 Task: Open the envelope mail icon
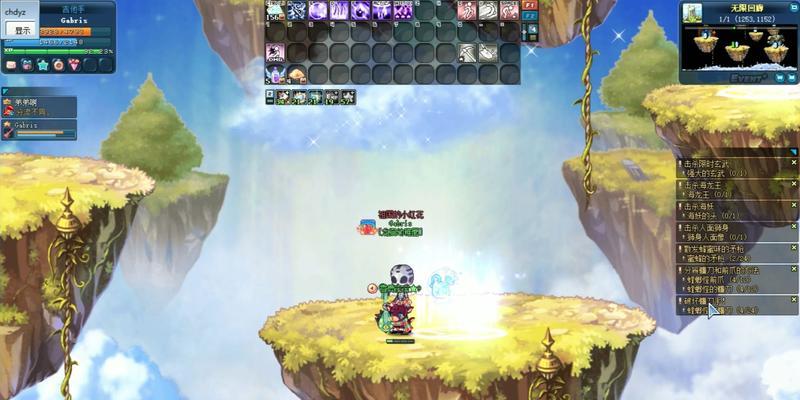pos(11,65)
